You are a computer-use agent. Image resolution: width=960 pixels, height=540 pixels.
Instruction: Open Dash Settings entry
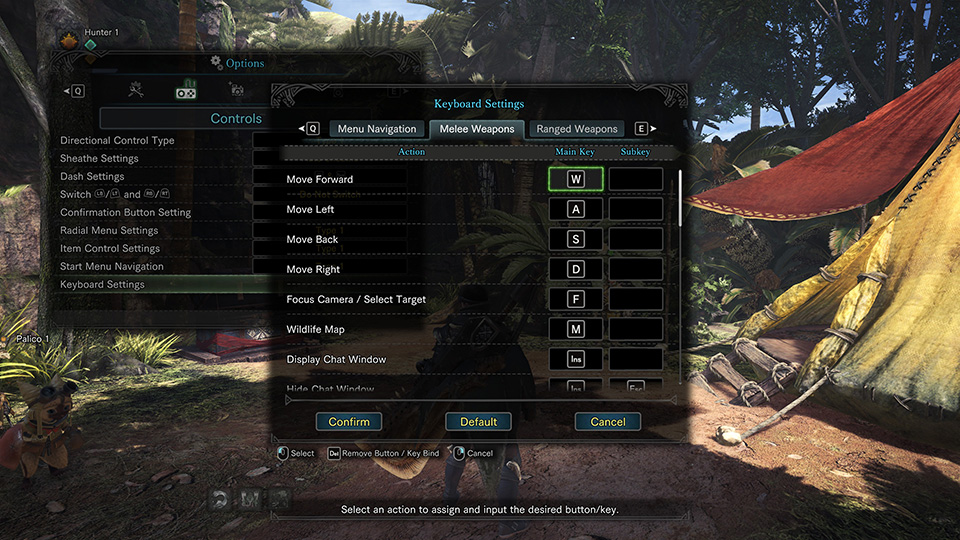pyautogui.click(x=92, y=177)
